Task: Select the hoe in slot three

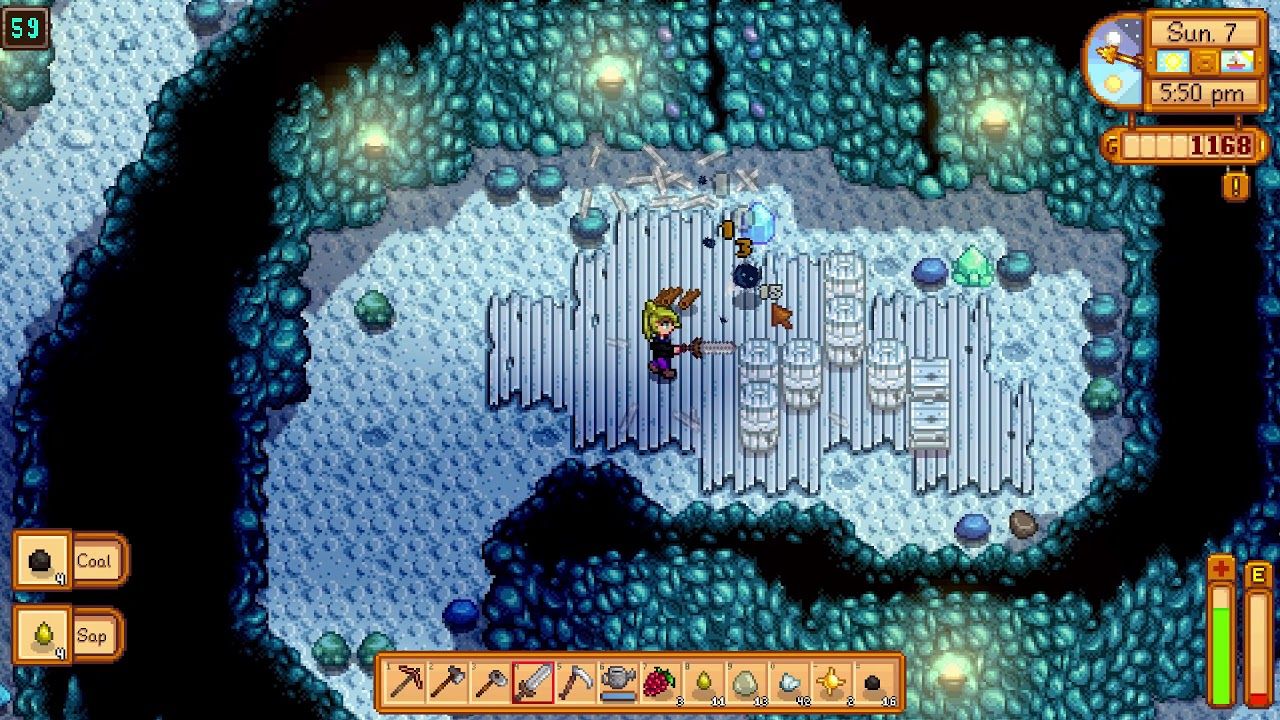Action: point(490,683)
